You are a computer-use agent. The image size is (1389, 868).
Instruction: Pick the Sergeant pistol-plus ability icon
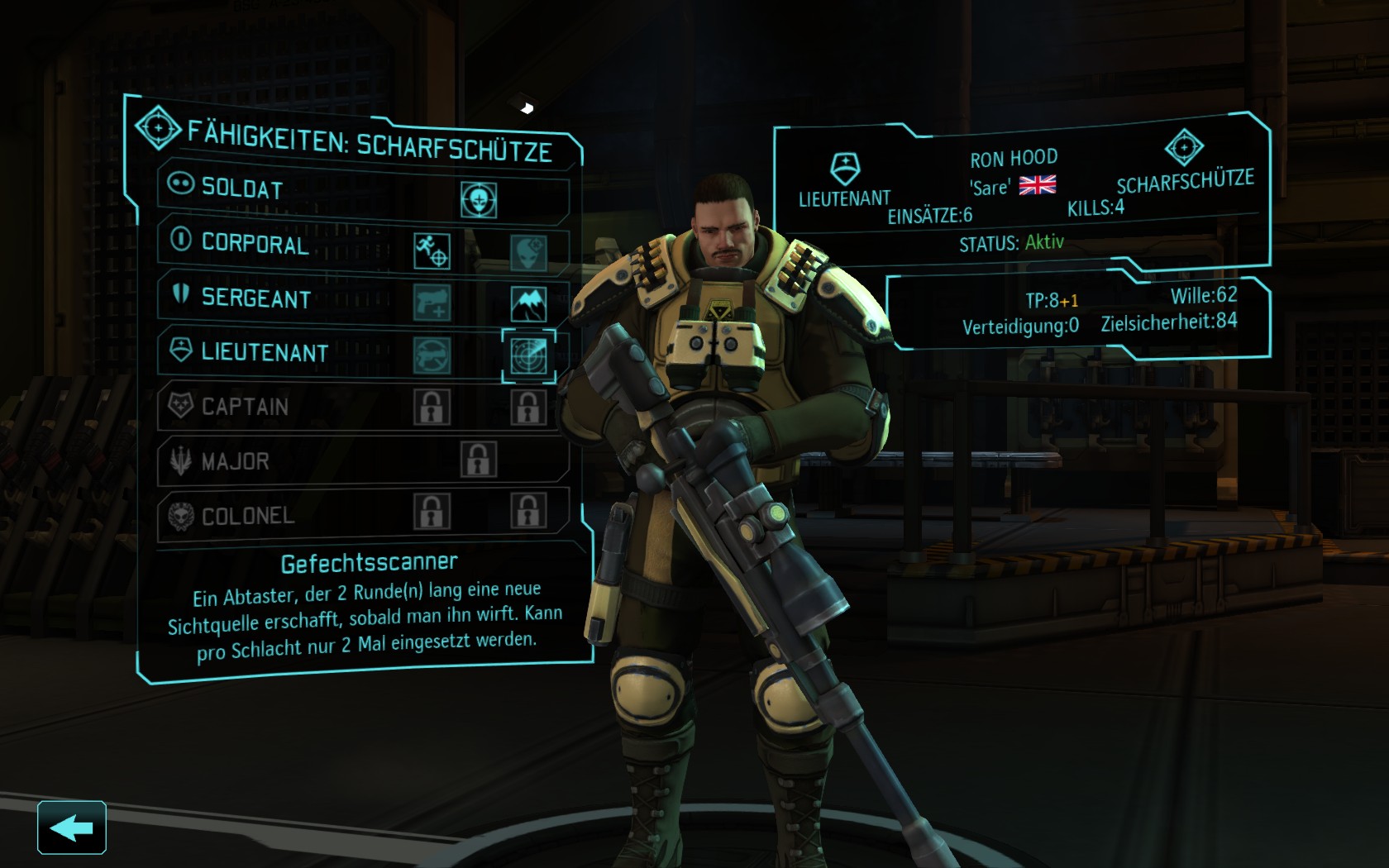432,303
